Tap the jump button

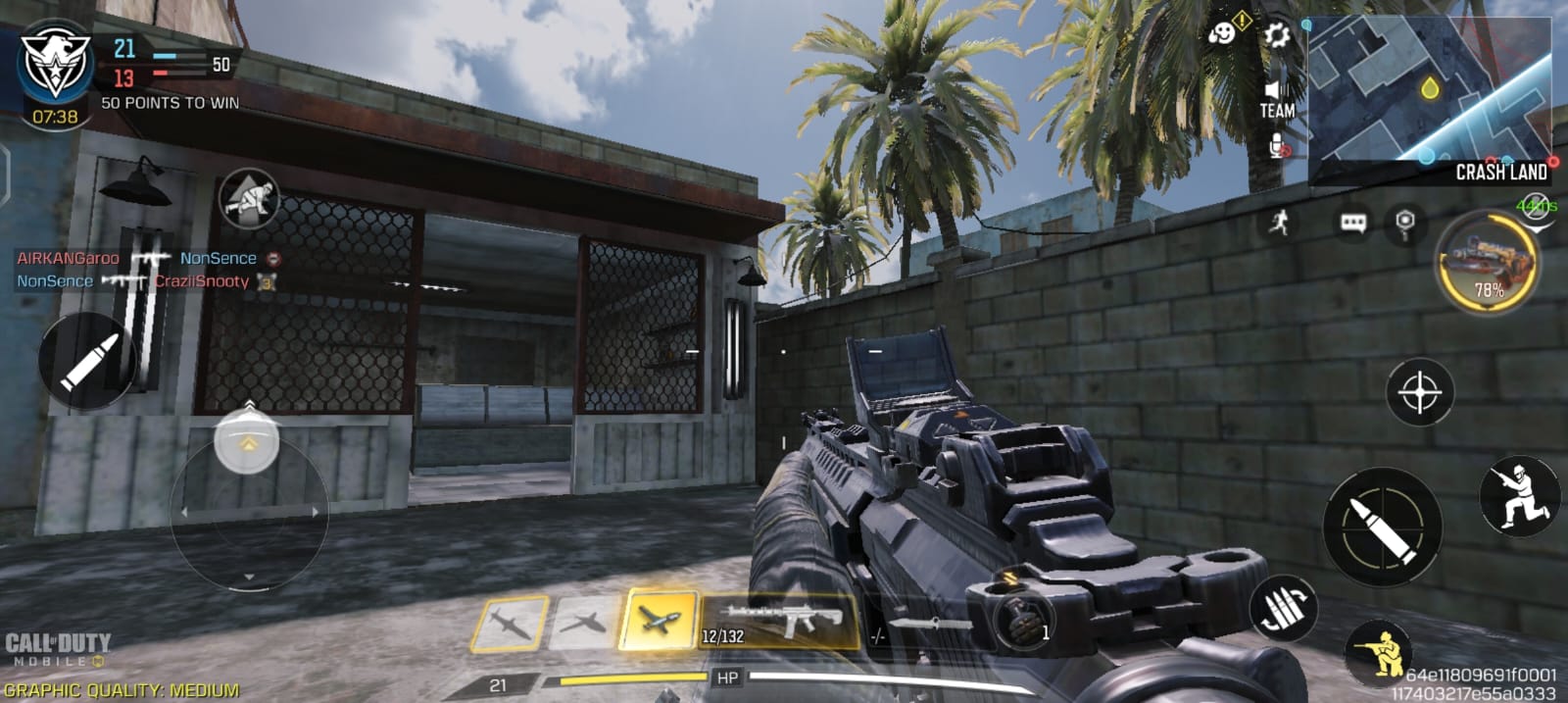click(1517, 495)
